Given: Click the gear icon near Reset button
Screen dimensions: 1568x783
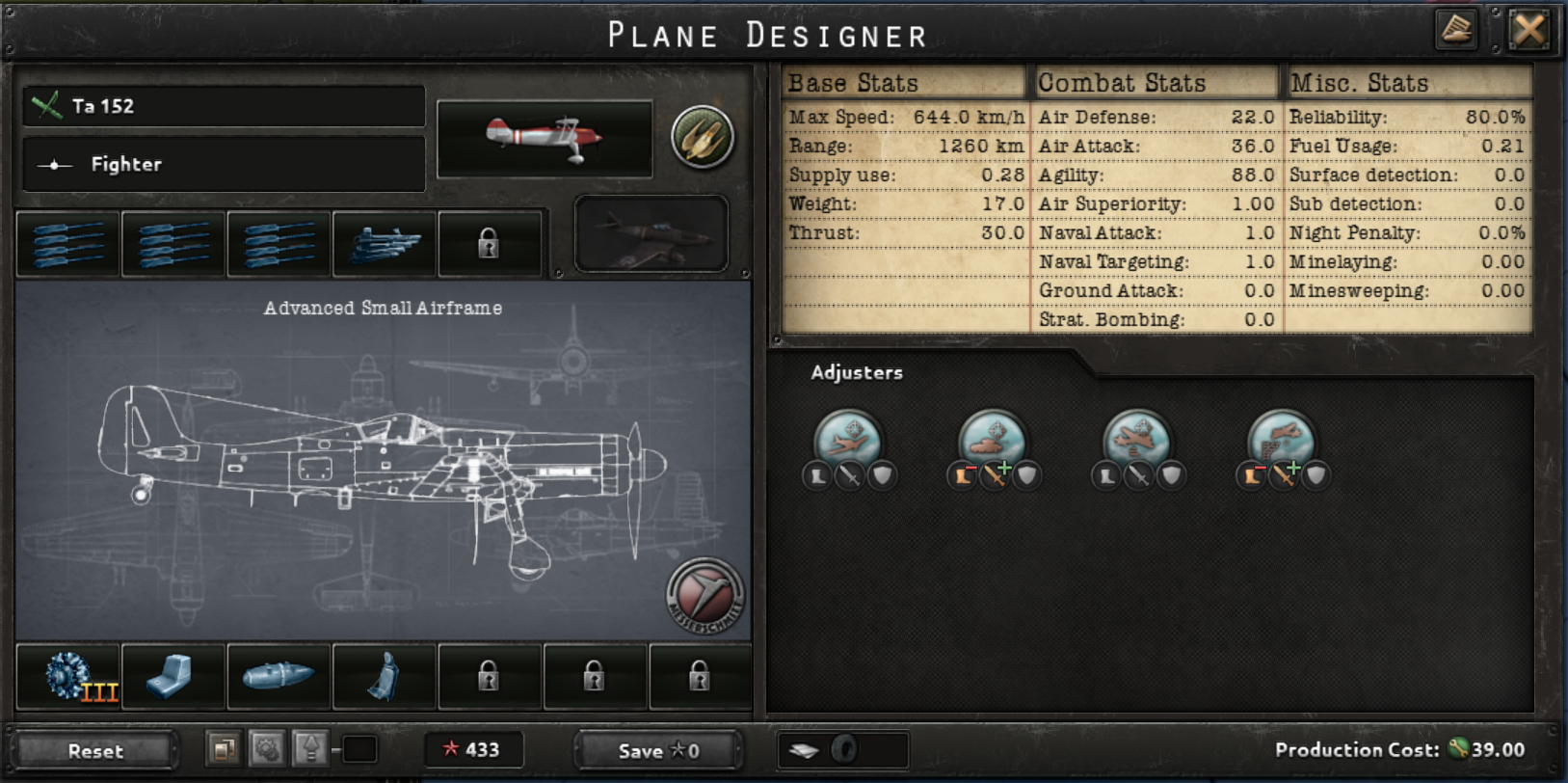Looking at the screenshot, I should tap(268, 748).
